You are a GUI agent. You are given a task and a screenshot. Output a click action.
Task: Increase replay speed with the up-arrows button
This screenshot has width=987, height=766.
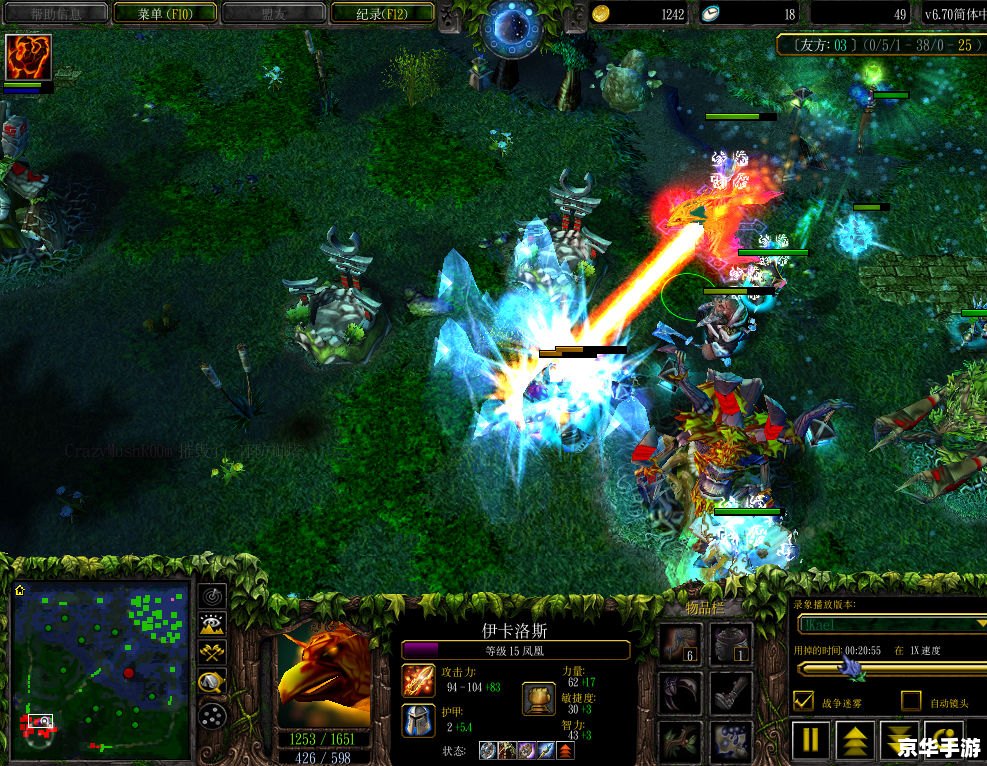[856, 740]
